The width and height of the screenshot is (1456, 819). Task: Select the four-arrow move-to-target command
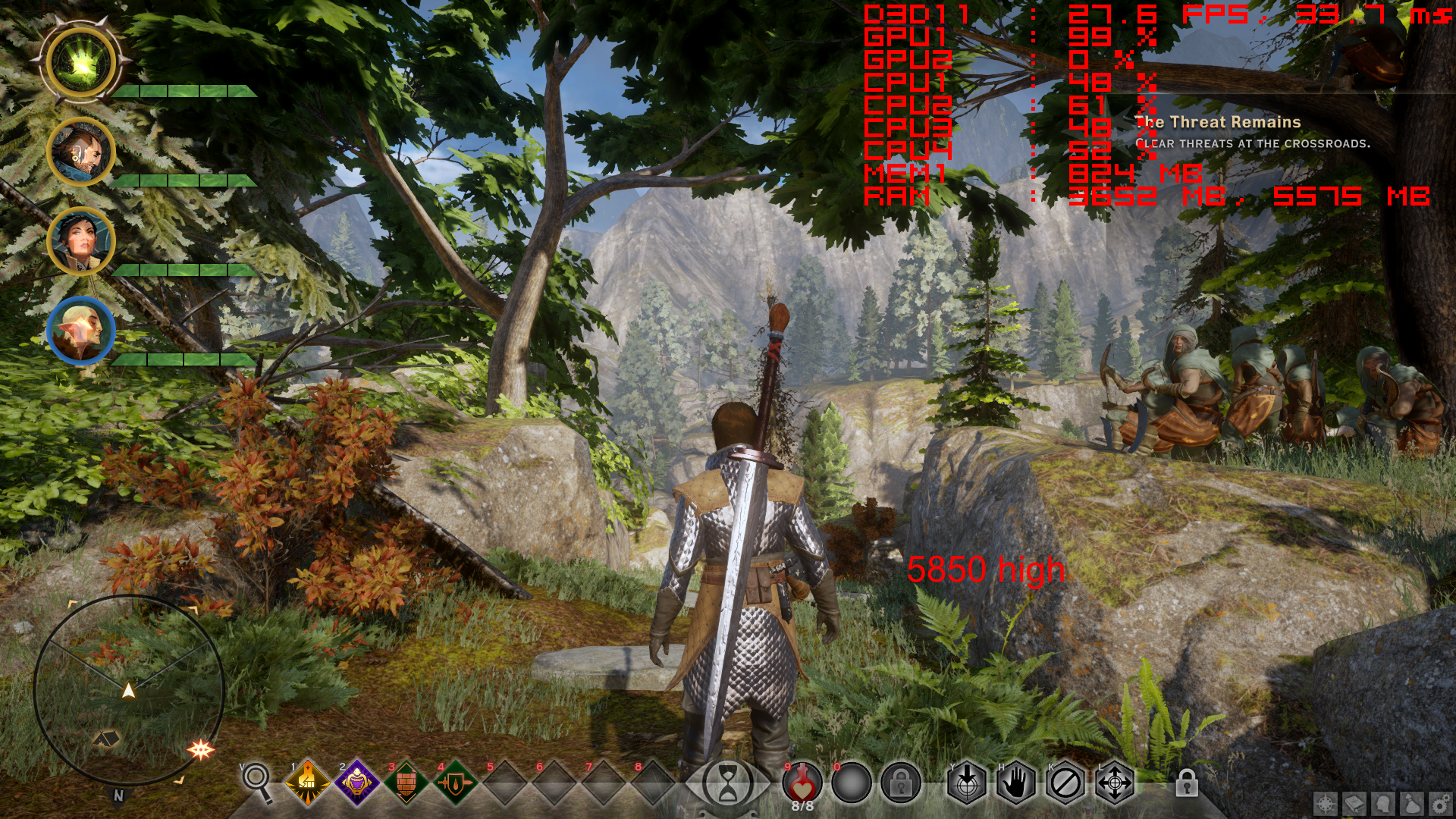1115,783
